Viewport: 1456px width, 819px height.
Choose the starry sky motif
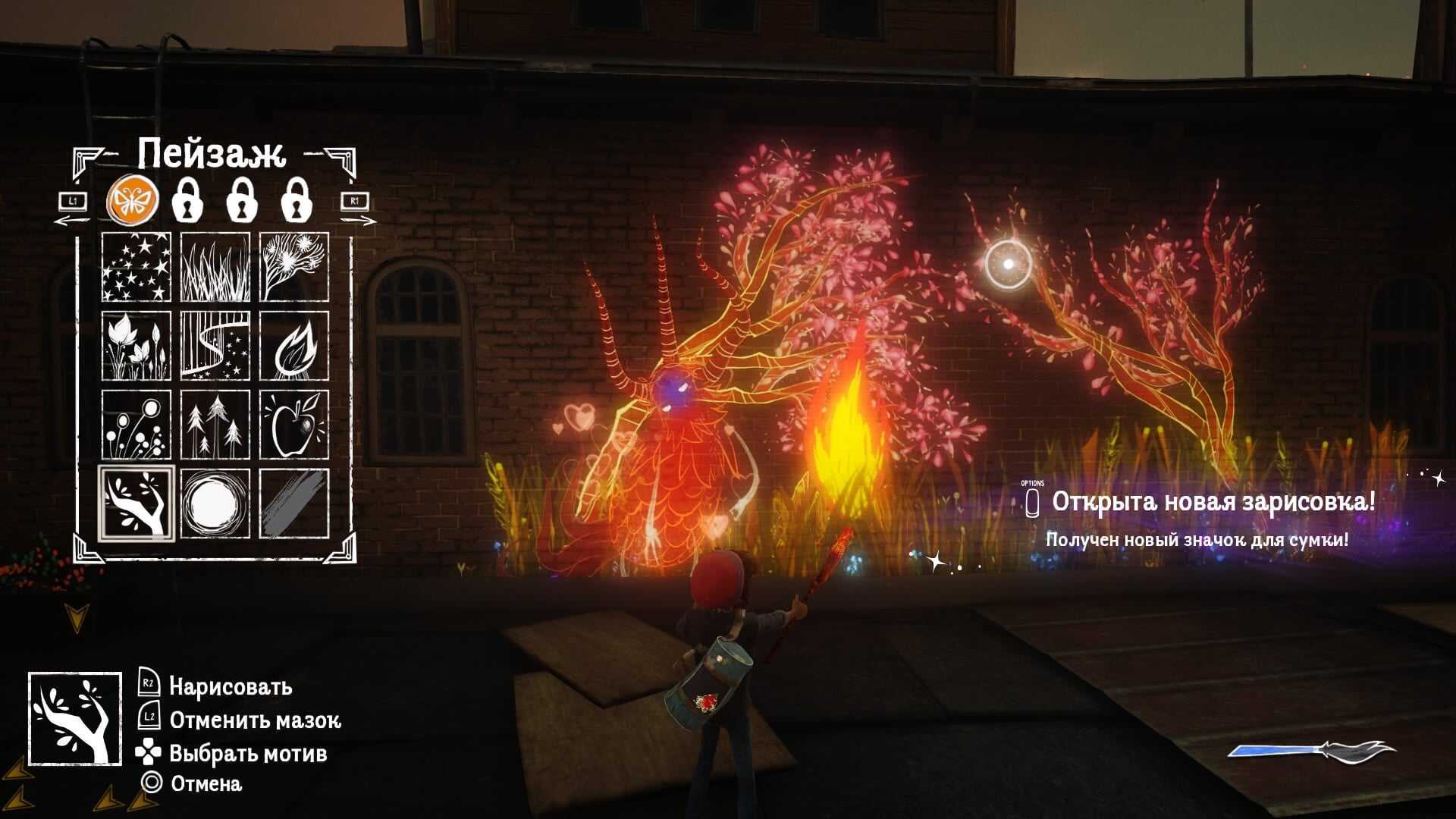pyautogui.click(x=136, y=267)
